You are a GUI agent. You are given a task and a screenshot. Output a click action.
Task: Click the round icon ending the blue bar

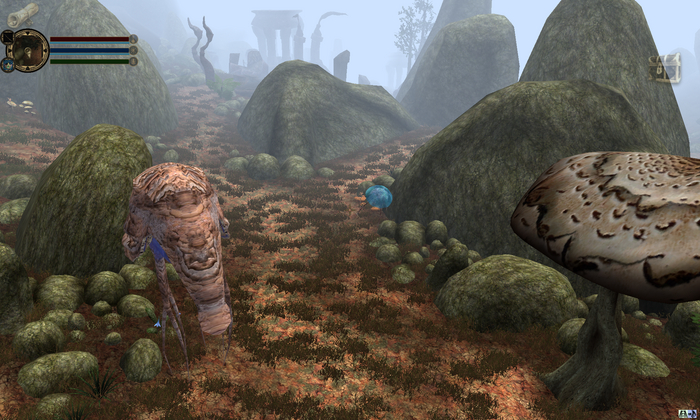(x=134, y=50)
